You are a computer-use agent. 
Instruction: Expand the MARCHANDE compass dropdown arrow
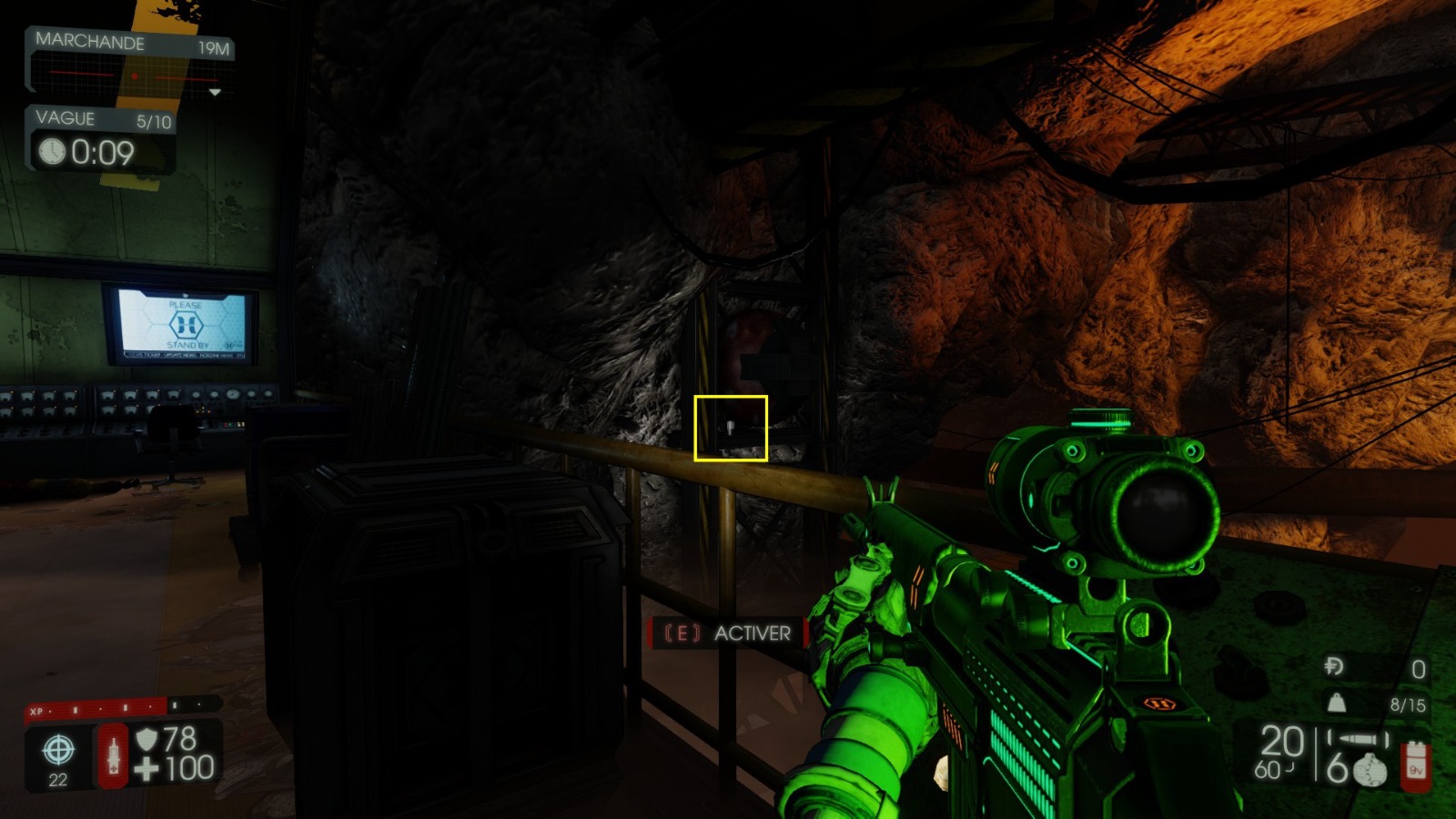click(216, 91)
